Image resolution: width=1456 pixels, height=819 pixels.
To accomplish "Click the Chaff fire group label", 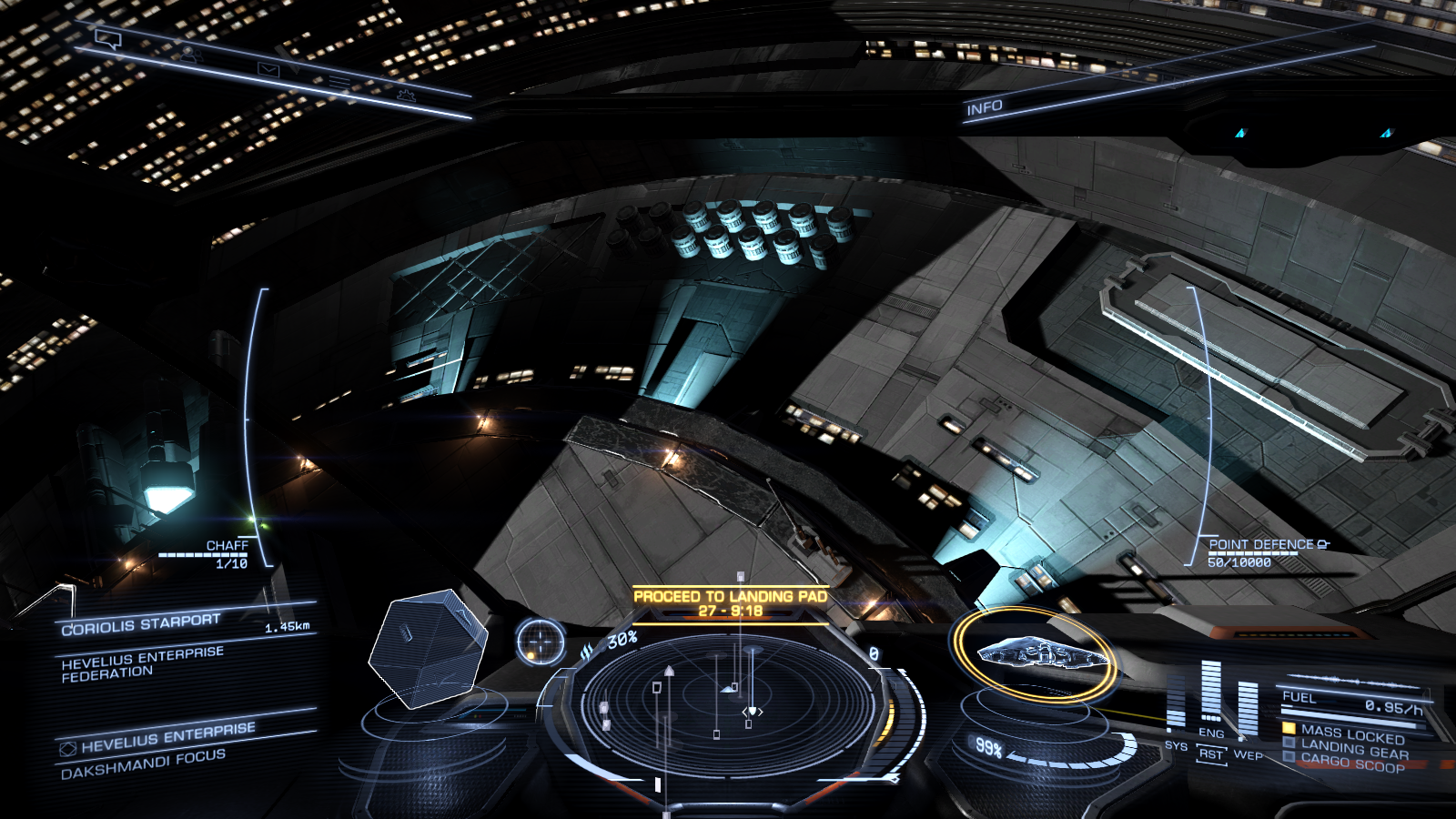I will [x=227, y=545].
